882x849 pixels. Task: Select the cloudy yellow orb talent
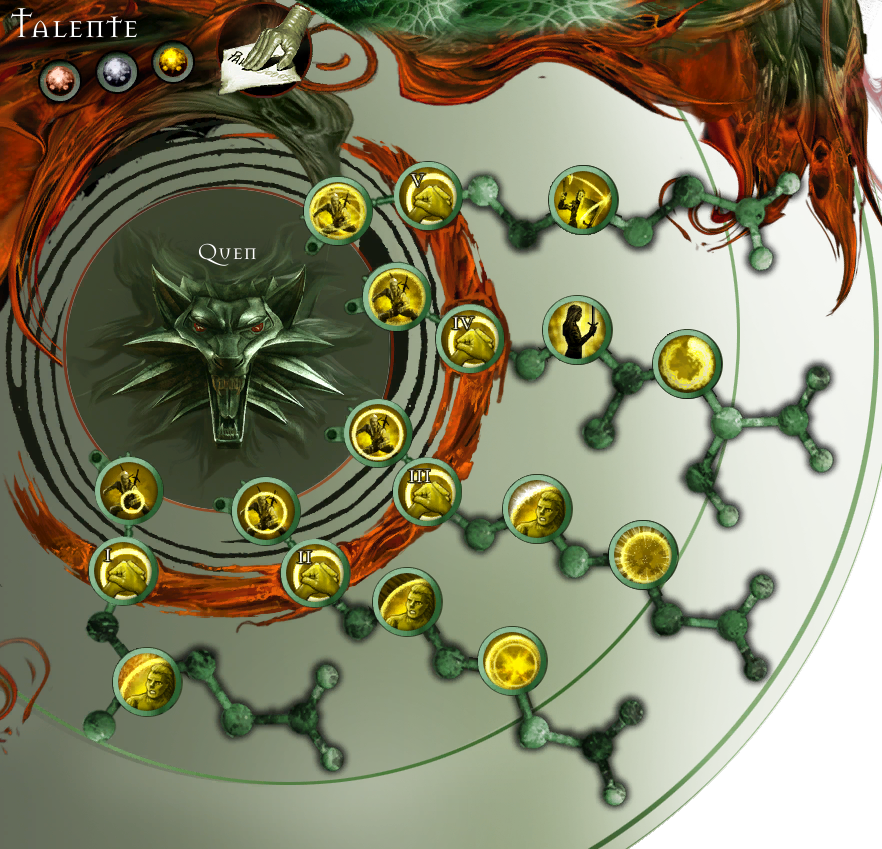(688, 364)
